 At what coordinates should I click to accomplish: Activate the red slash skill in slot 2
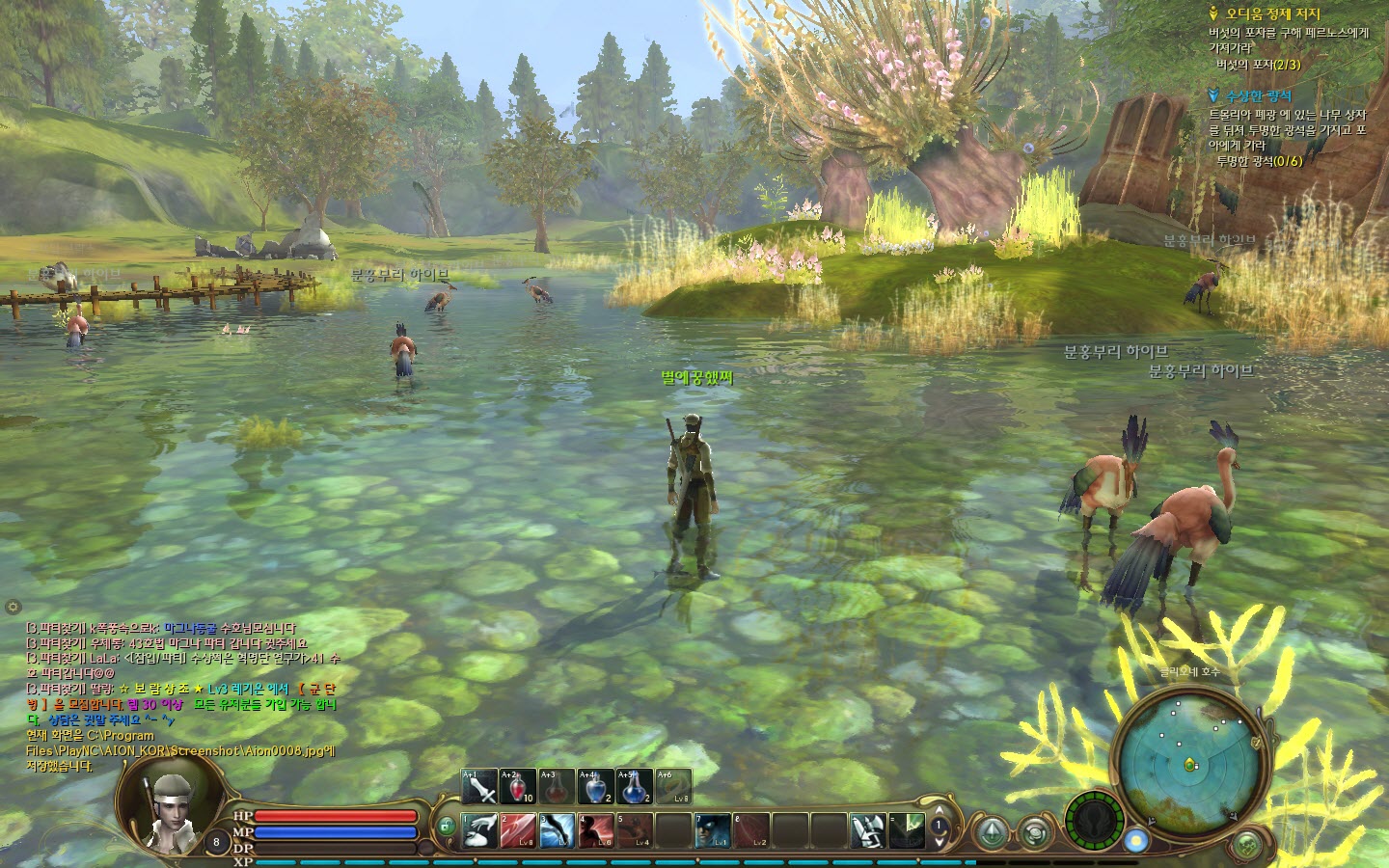click(x=518, y=831)
